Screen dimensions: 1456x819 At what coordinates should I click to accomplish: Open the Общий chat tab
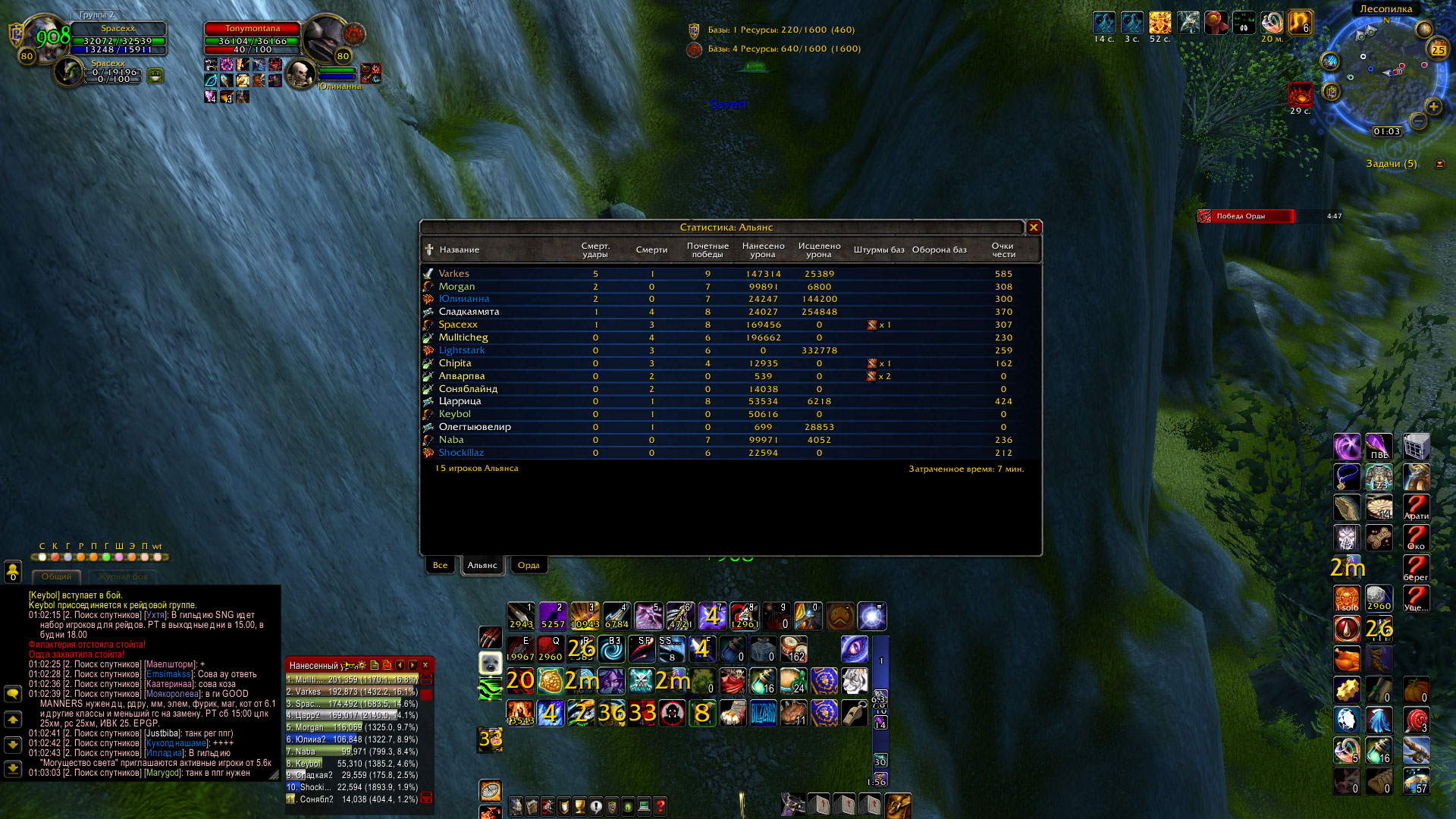57,577
